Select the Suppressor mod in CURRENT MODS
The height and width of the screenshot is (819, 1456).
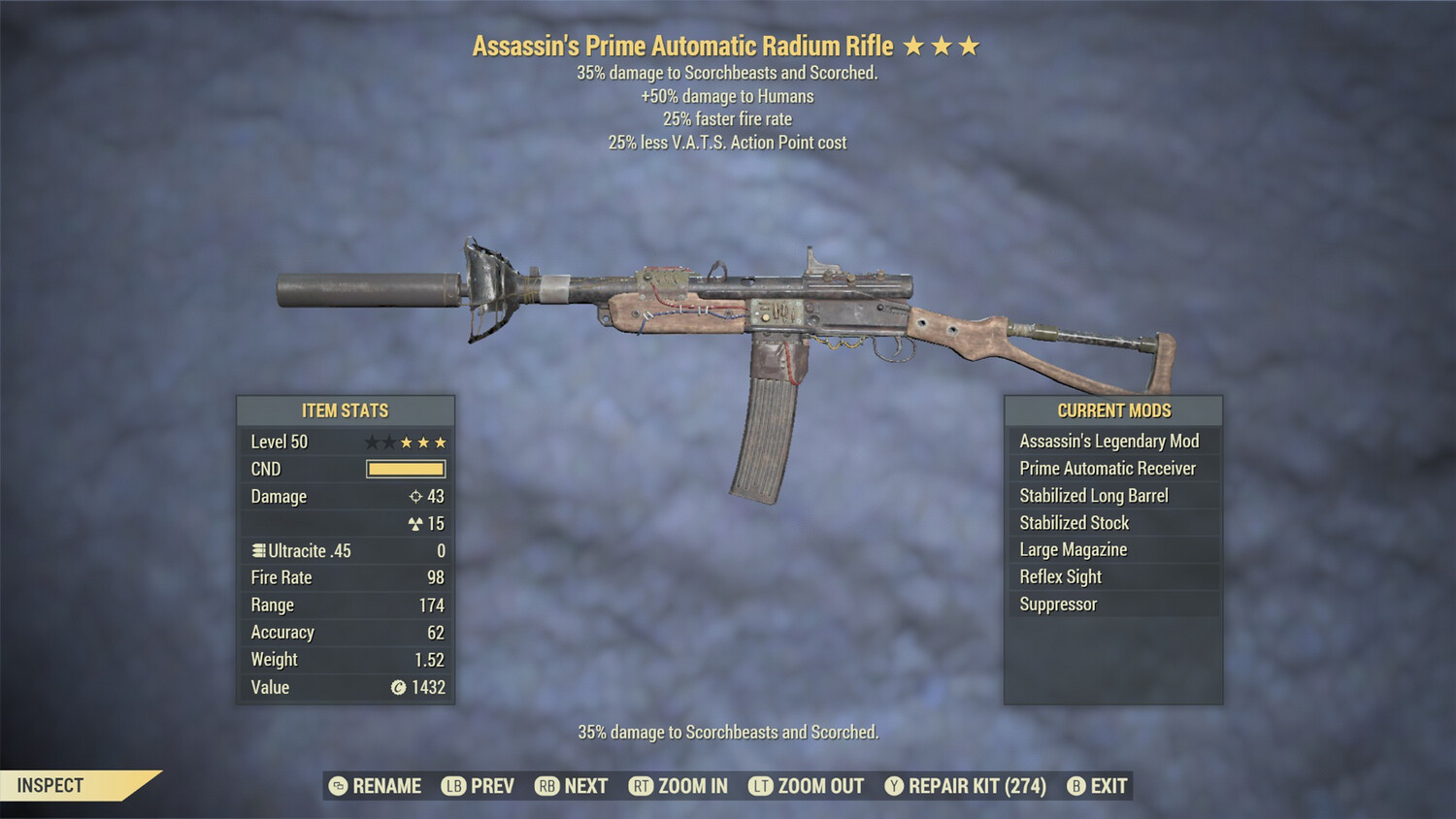tap(1057, 604)
